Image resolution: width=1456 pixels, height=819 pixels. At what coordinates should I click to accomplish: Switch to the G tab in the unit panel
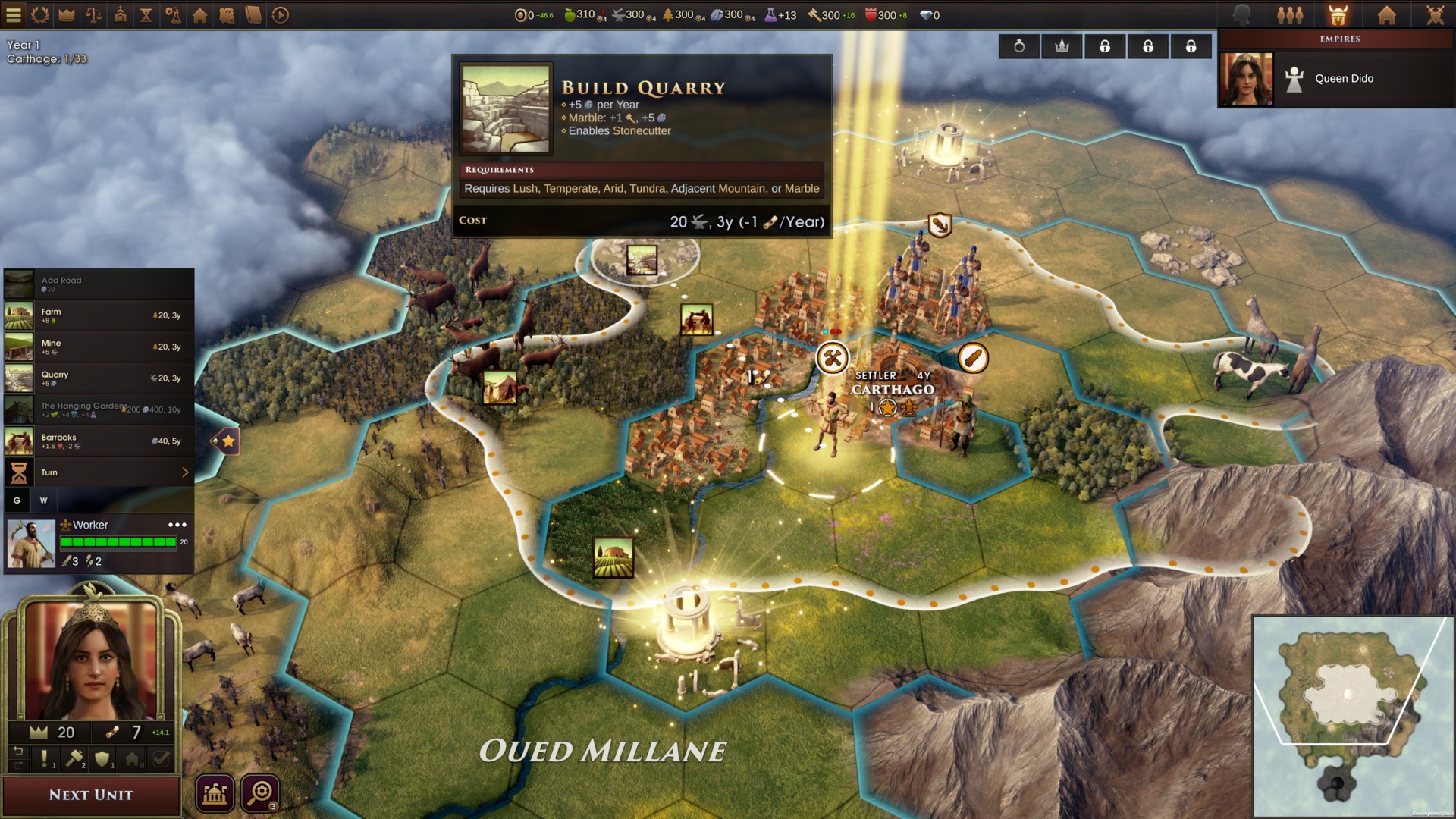click(x=17, y=500)
